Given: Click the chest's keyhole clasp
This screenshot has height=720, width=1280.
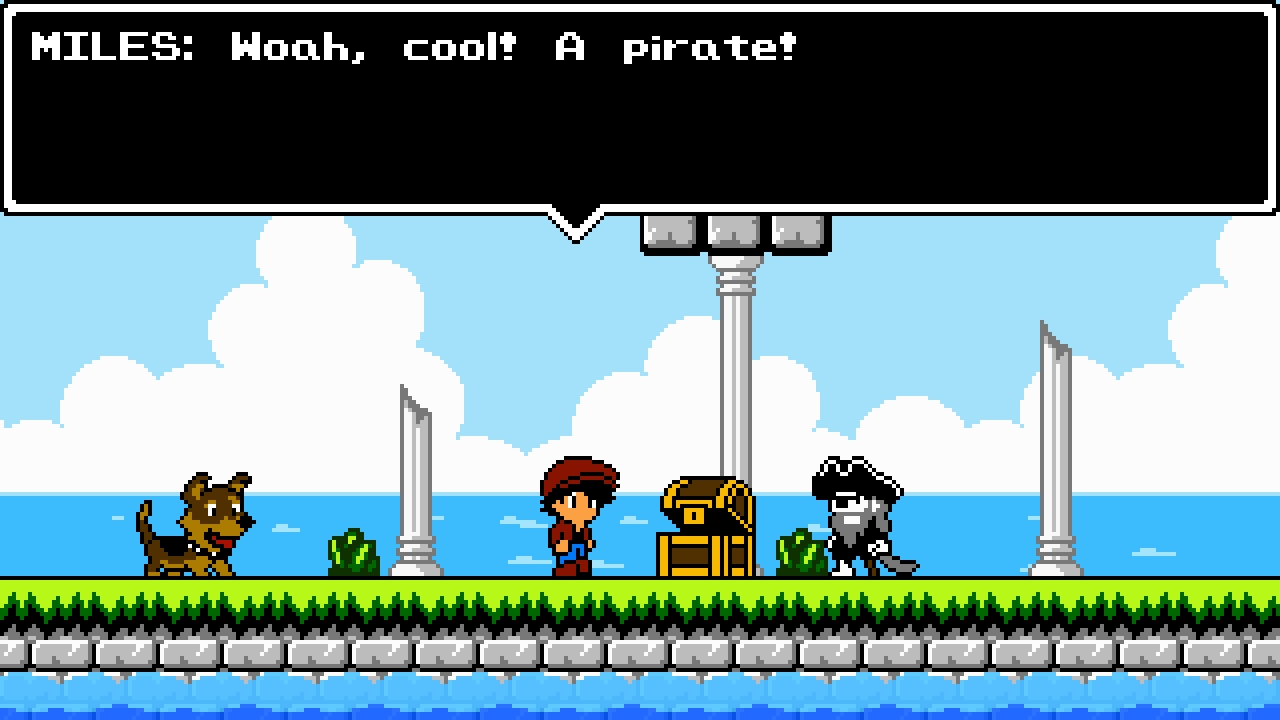Looking at the screenshot, I should tap(692, 517).
